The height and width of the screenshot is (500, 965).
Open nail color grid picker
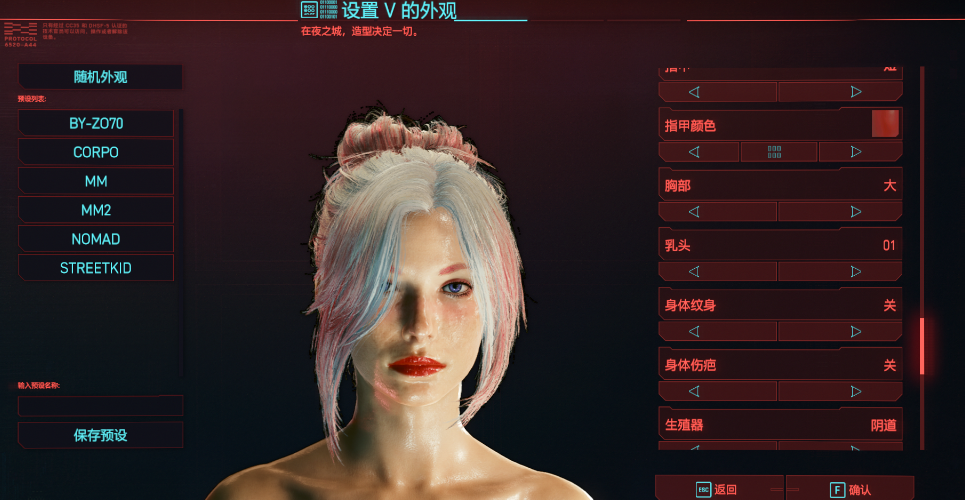775,152
